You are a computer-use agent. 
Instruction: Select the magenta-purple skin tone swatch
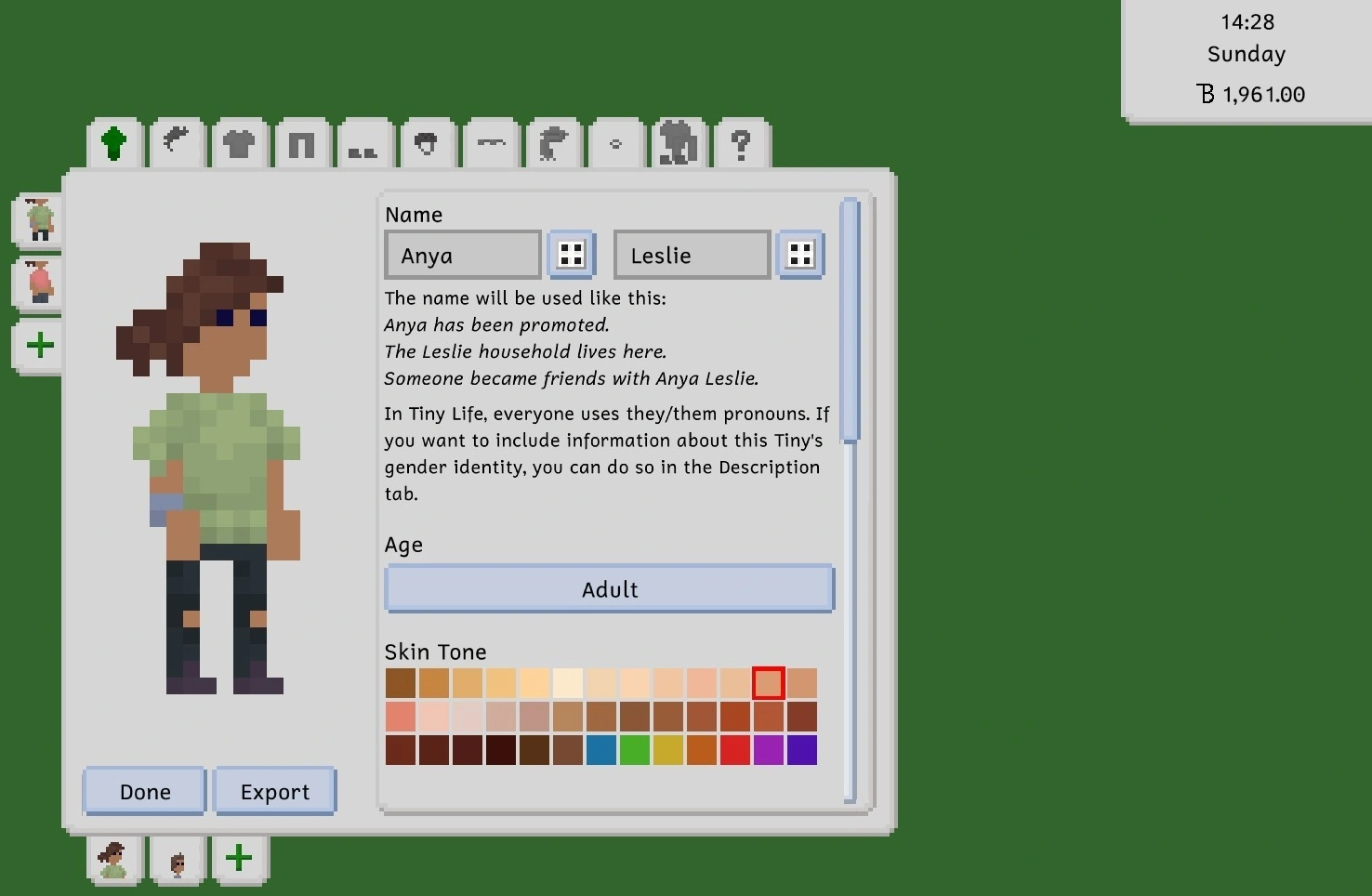(x=769, y=750)
